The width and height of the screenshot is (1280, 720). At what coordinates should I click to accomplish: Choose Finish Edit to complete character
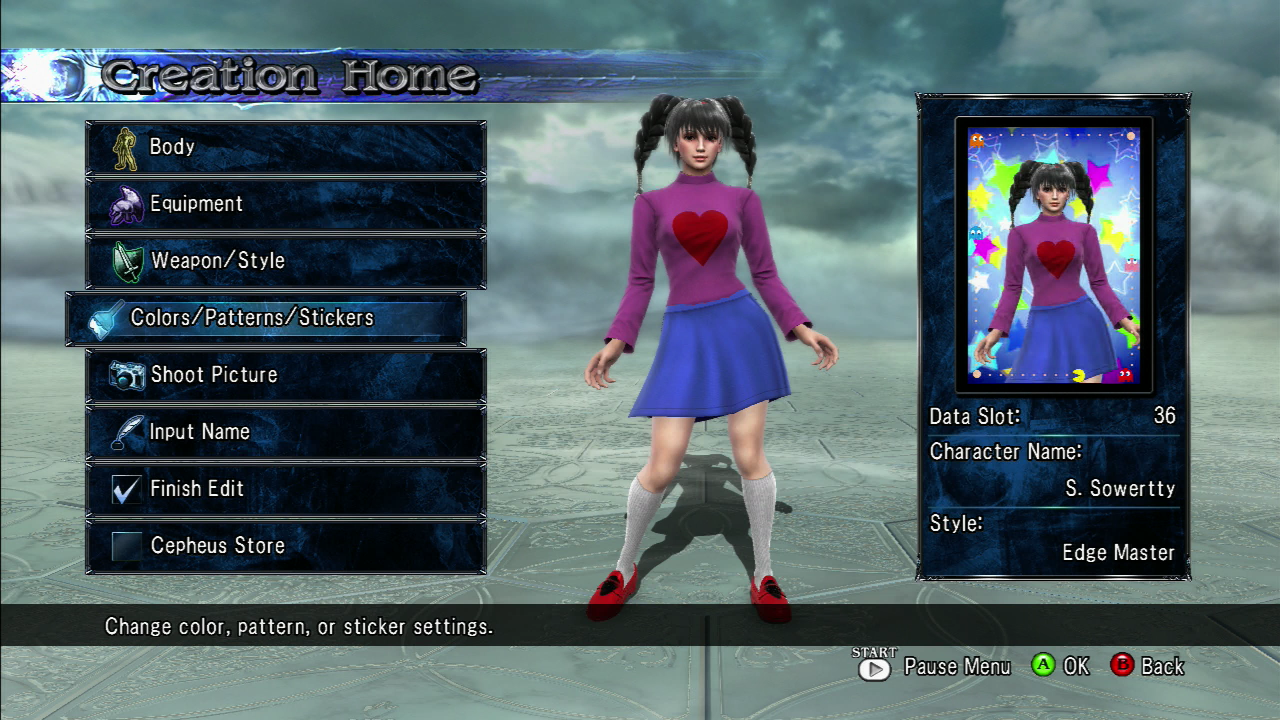286,489
